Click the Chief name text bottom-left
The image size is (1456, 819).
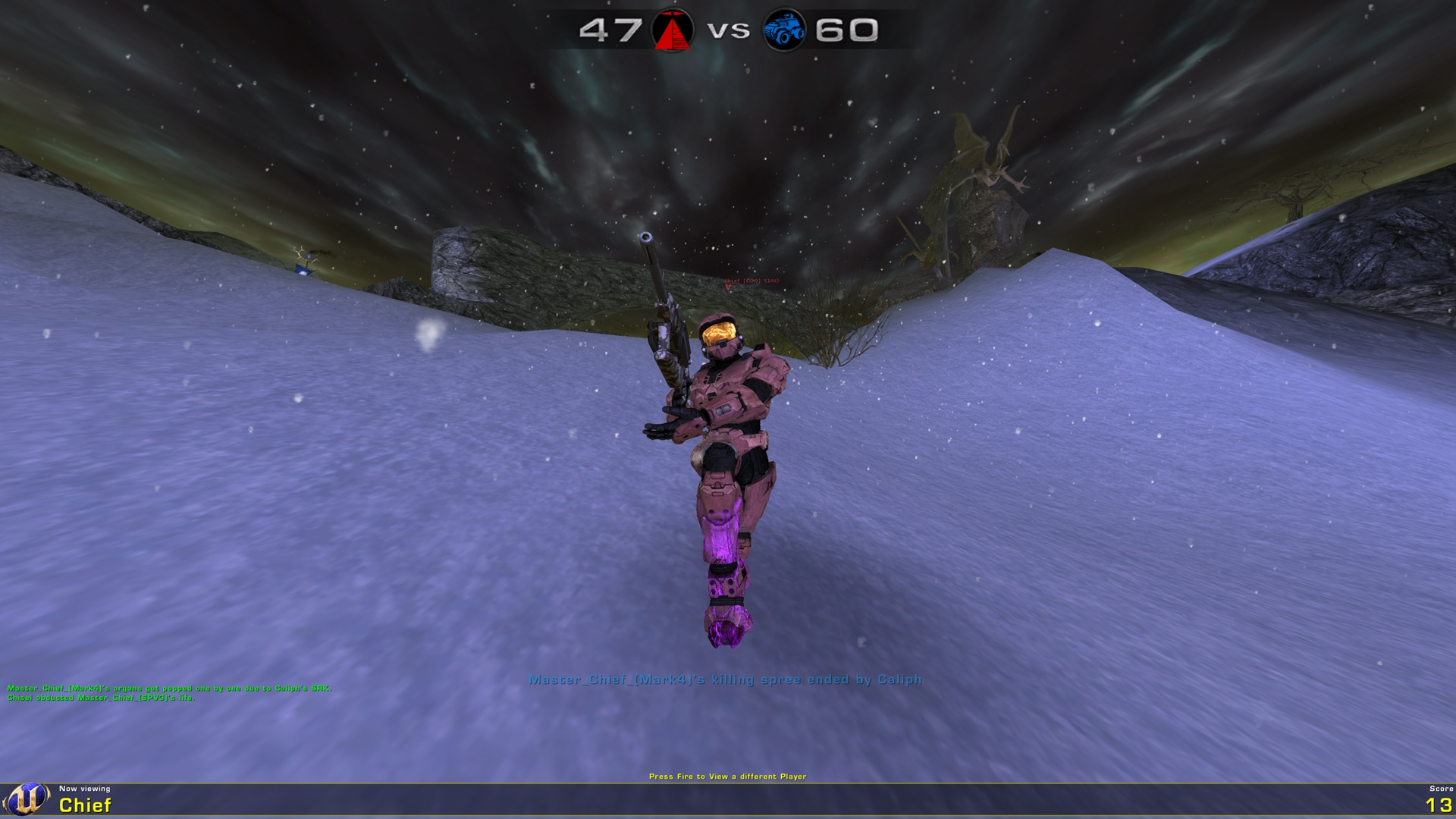click(x=86, y=805)
